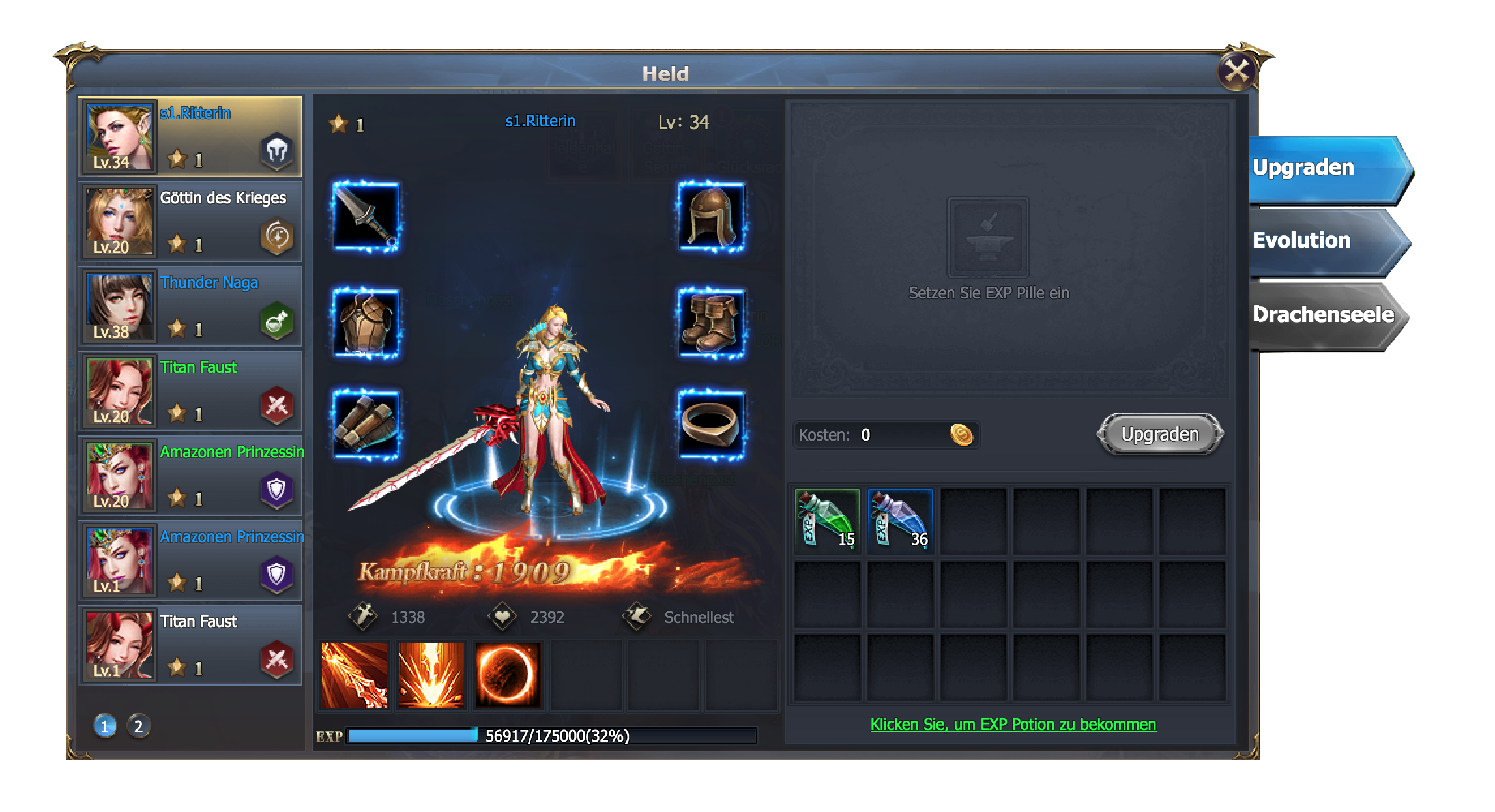Choose Thunder Naga from hero list
The height and width of the screenshot is (812, 1495).
pyautogui.click(x=190, y=307)
